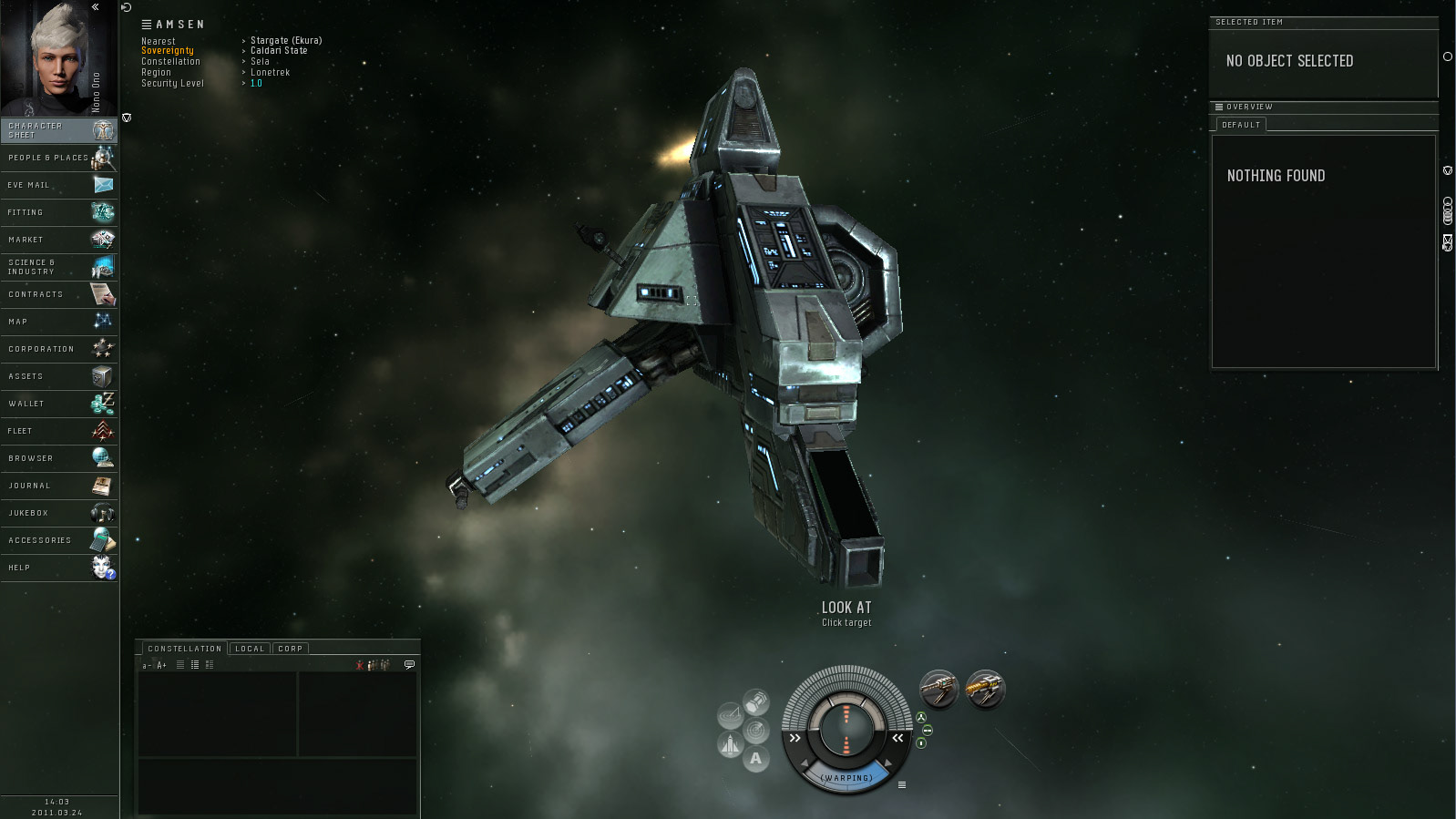Switch to the Local chat tab
This screenshot has width=1456, height=819.
tap(249, 649)
